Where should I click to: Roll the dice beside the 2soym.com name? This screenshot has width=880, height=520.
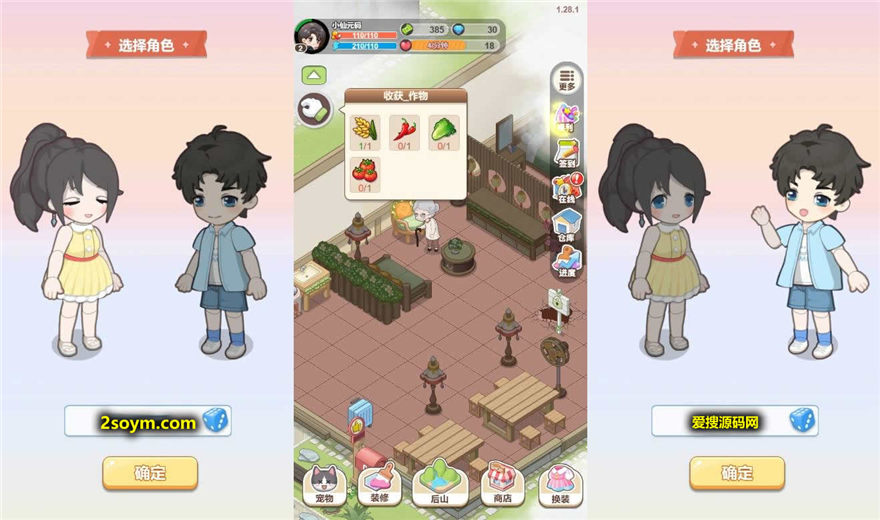[215, 421]
